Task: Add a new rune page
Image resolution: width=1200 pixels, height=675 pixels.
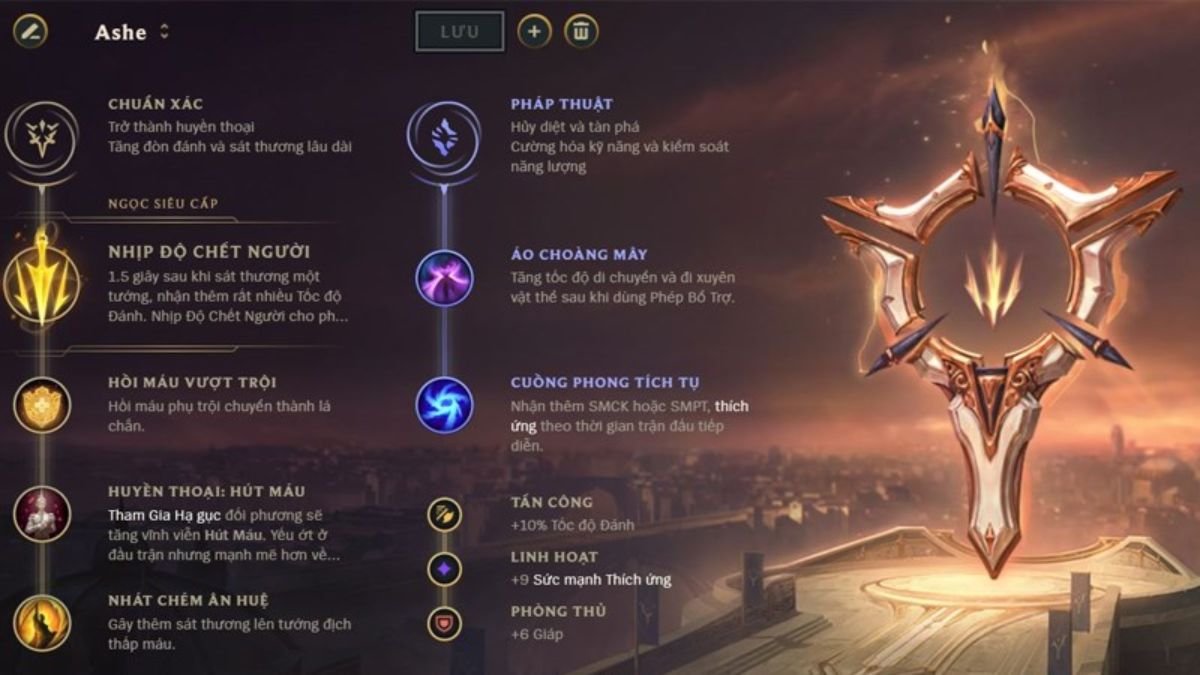Action: click(x=534, y=31)
